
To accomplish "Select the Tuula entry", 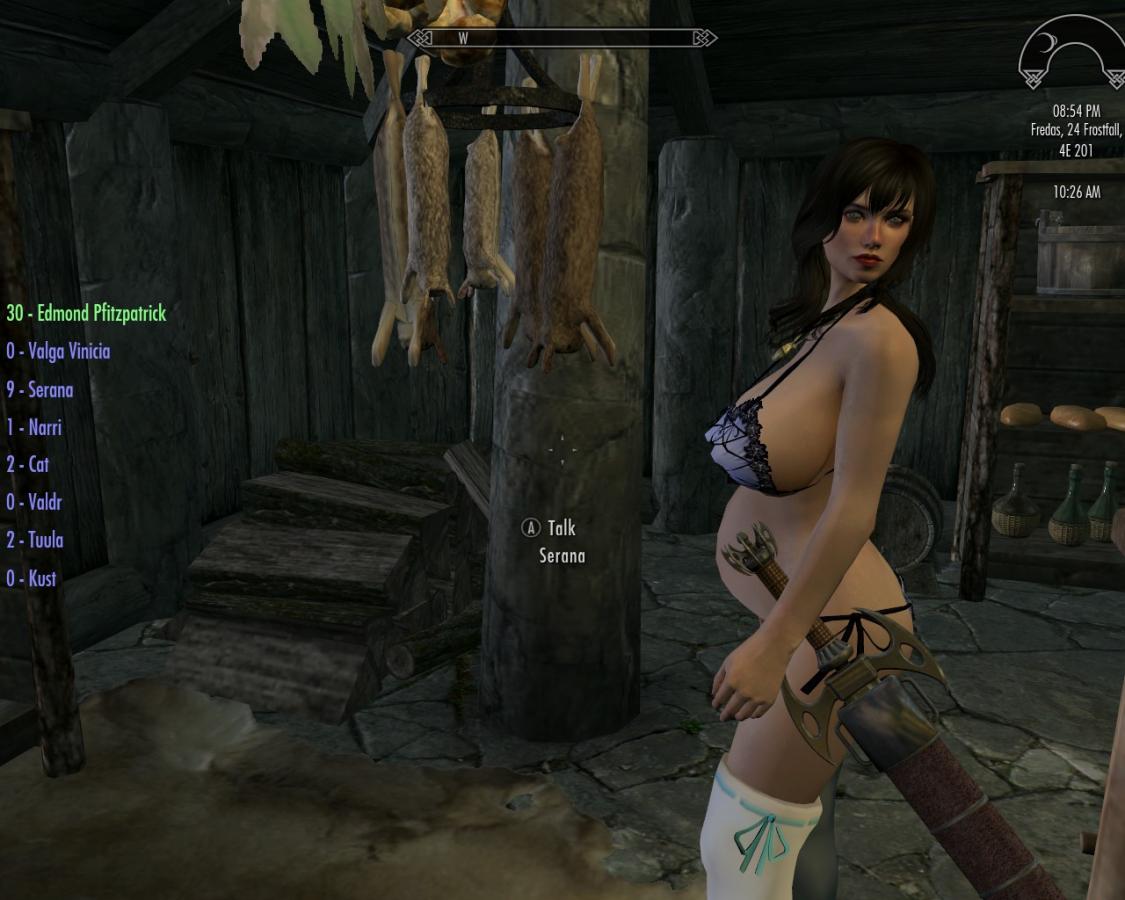I will coord(35,540).
